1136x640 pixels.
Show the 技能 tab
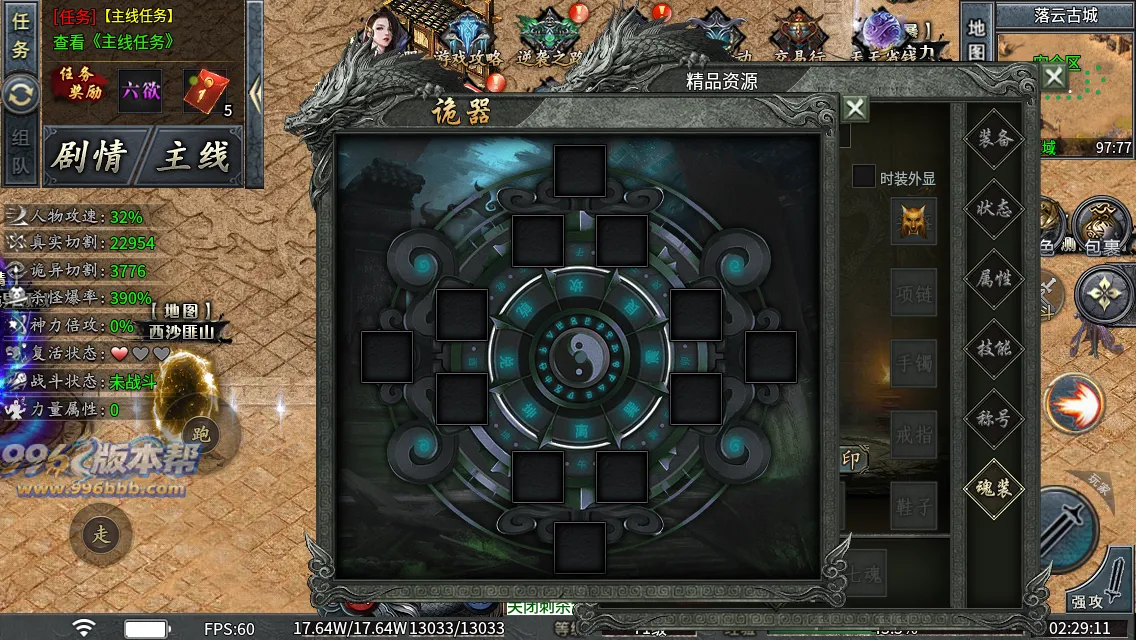tap(994, 348)
